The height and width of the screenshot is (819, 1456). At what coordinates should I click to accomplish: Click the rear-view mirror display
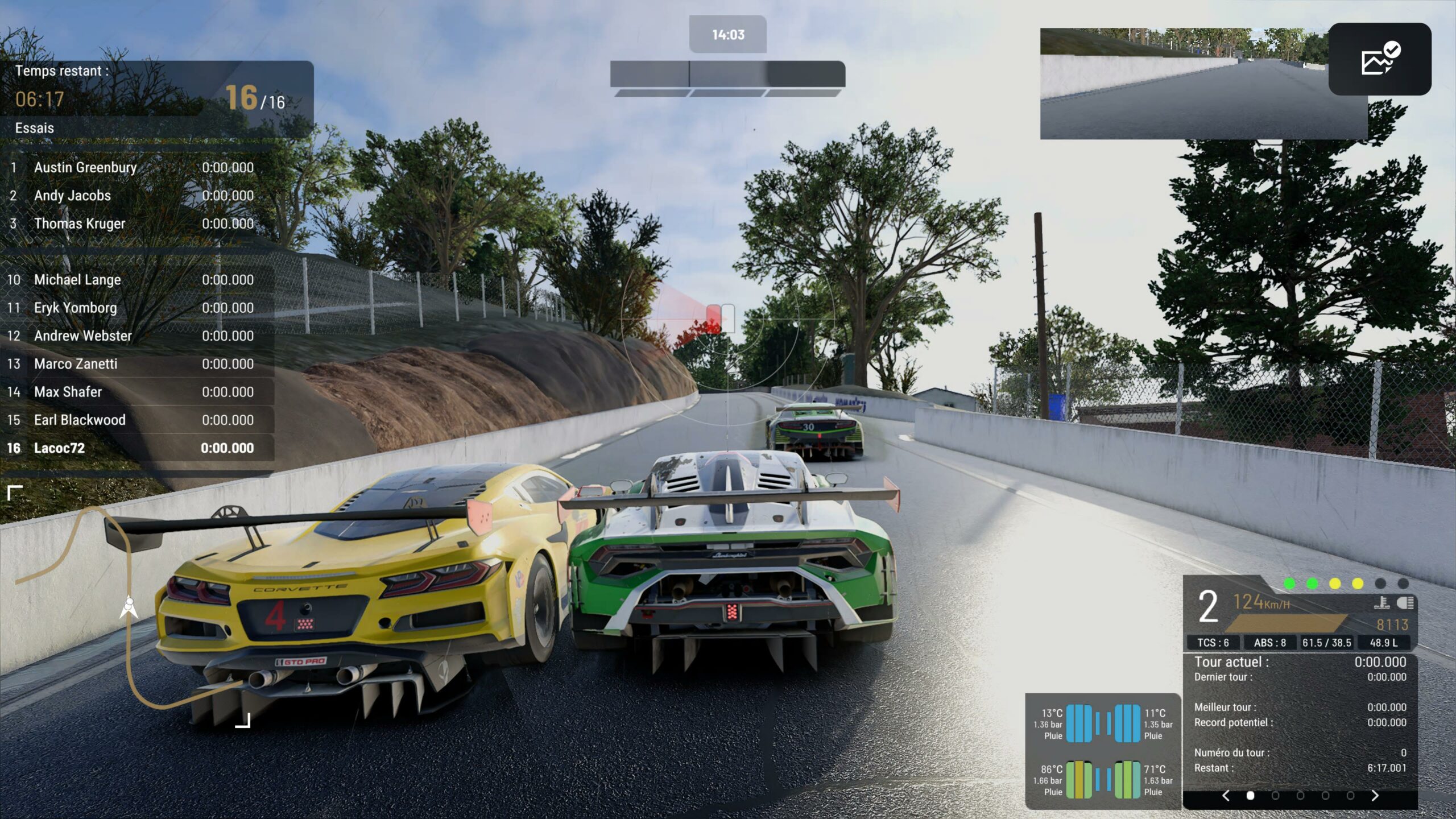(x=1183, y=84)
